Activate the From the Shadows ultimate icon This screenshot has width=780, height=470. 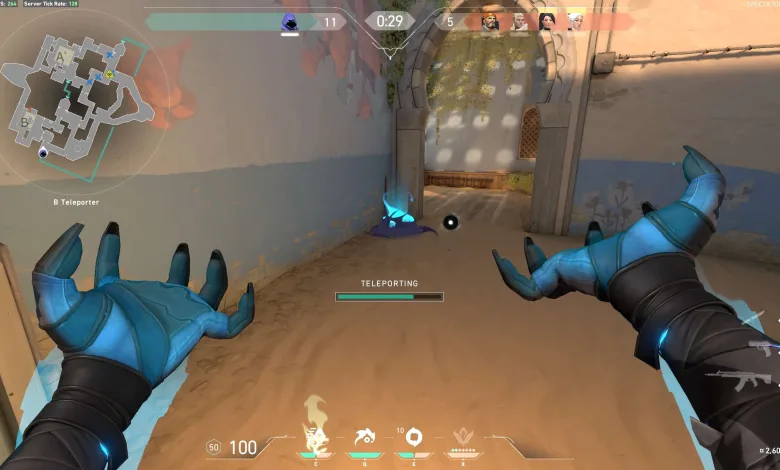coord(463,436)
